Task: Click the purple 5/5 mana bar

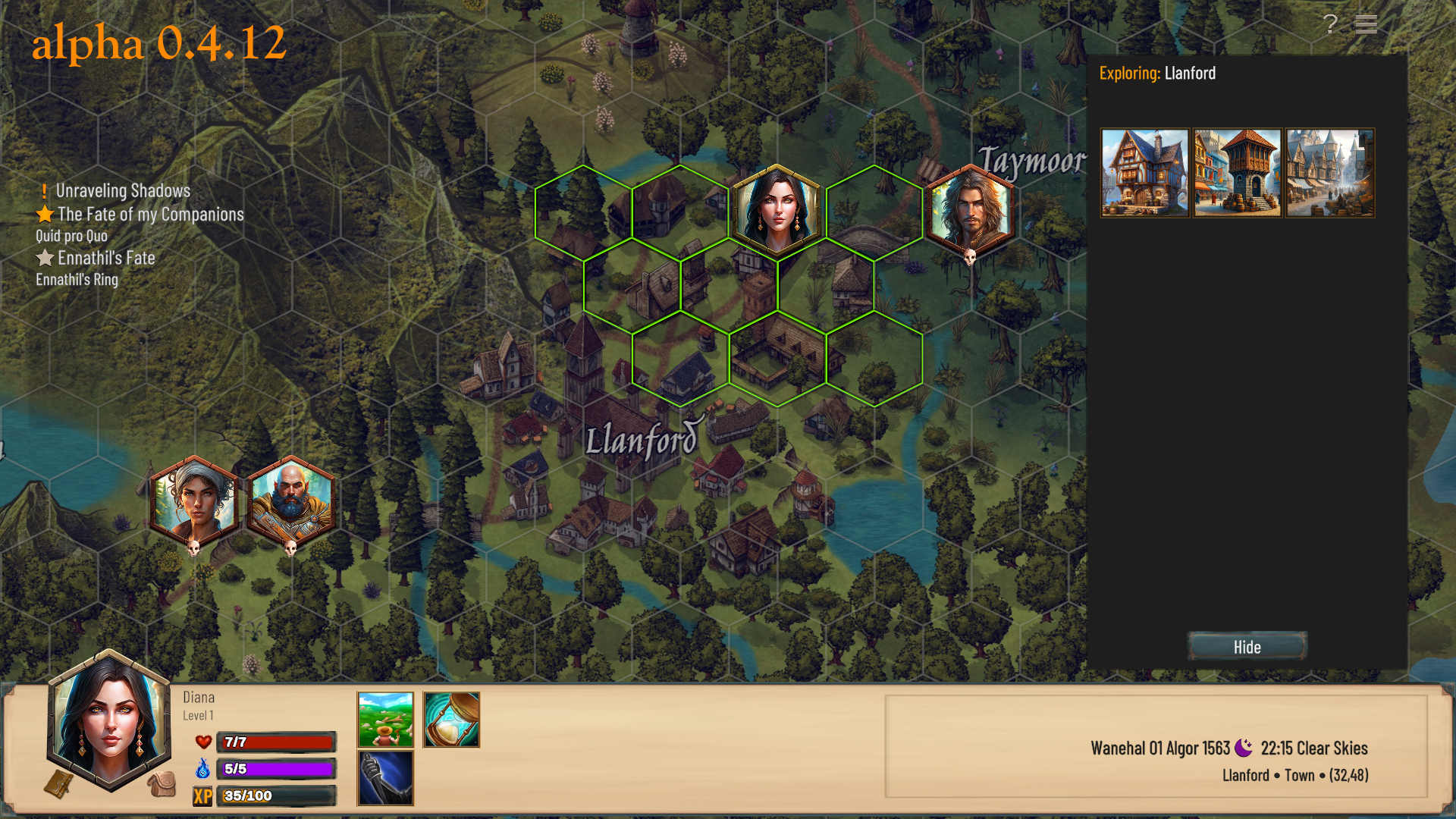Action: click(277, 770)
